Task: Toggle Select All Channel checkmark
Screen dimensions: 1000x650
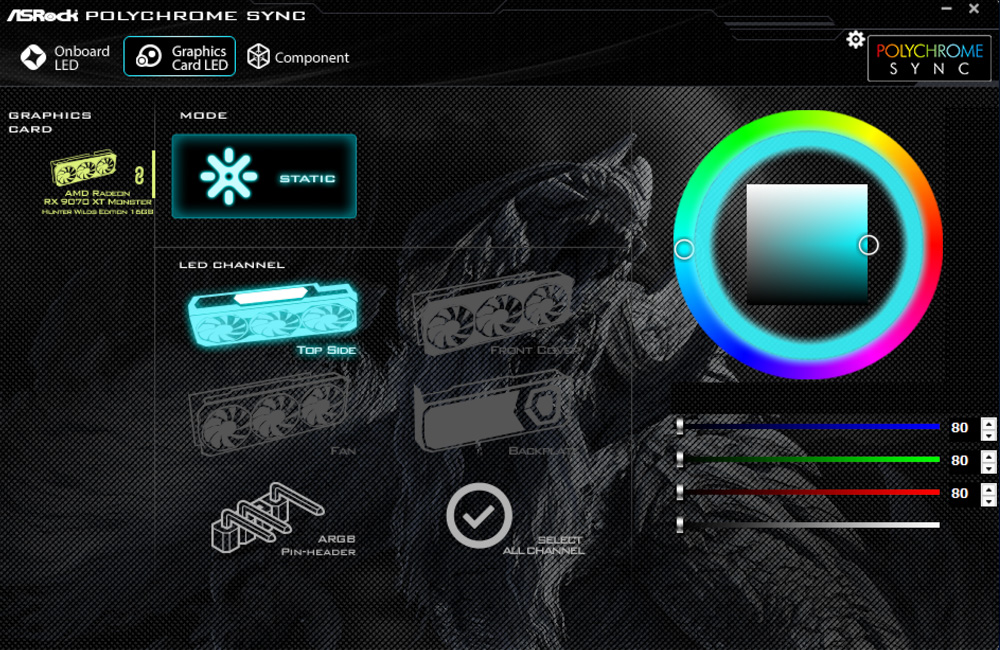Action: [479, 515]
